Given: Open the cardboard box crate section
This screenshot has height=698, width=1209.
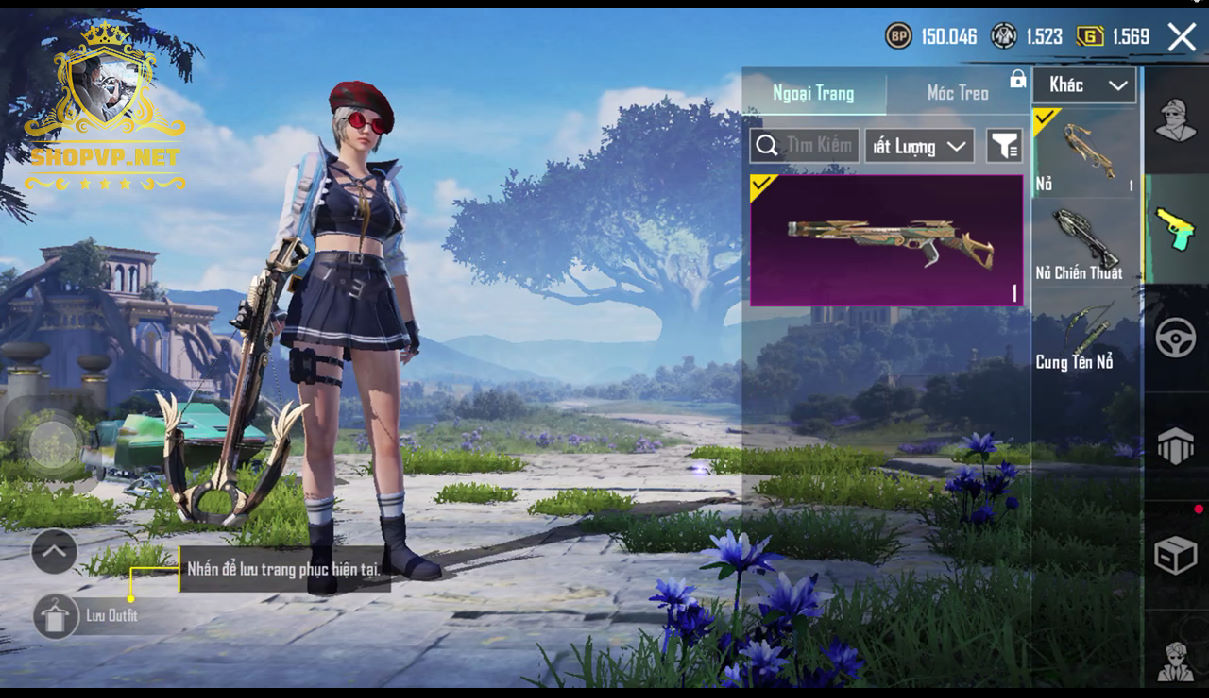Looking at the screenshot, I should (x=1176, y=555).
